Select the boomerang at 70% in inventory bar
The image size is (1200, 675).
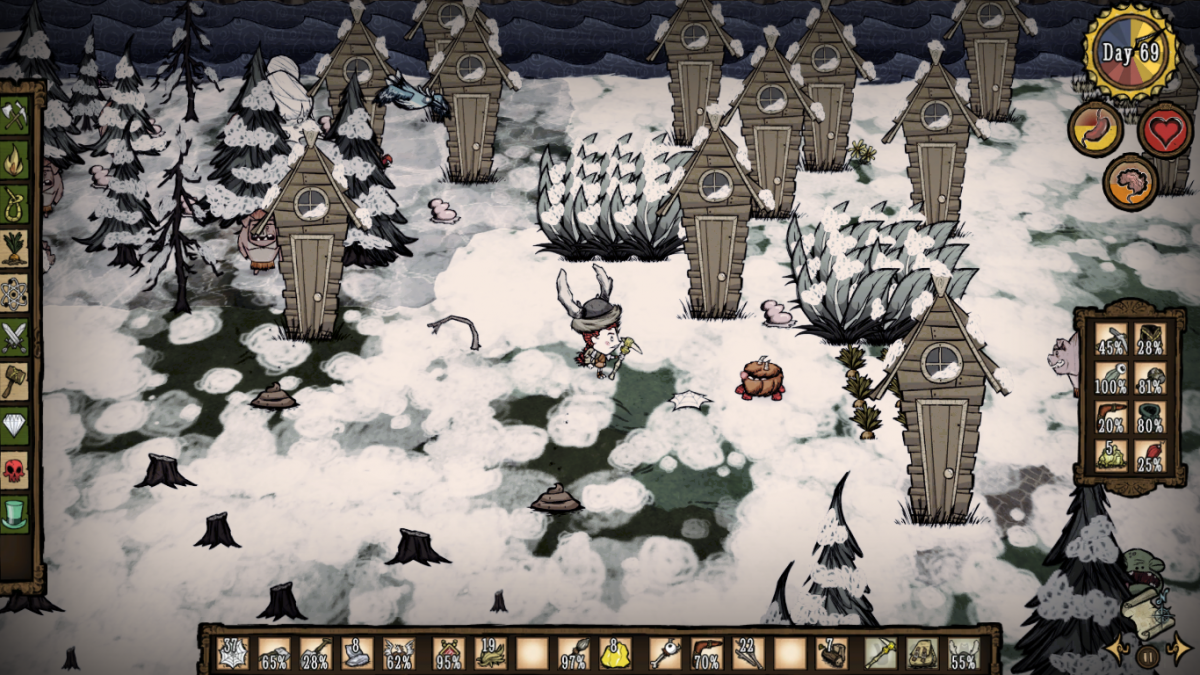click(705, 653)
